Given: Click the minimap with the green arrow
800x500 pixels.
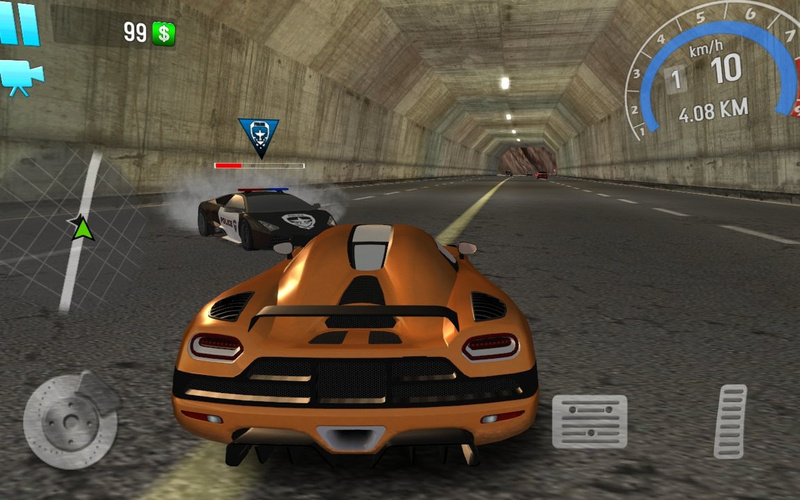Looking at the screenshot, I should tap(75, 232).
